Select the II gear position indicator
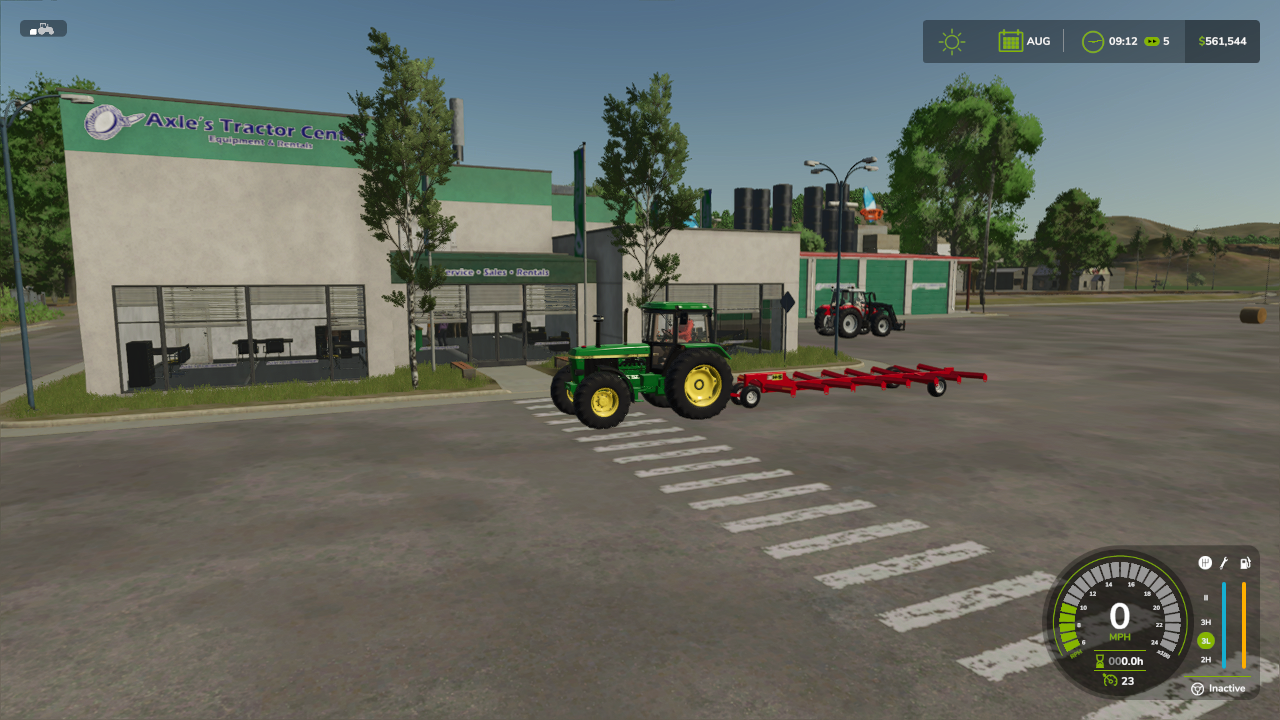The image size is (1280, 720). [x=1205, y=598]
